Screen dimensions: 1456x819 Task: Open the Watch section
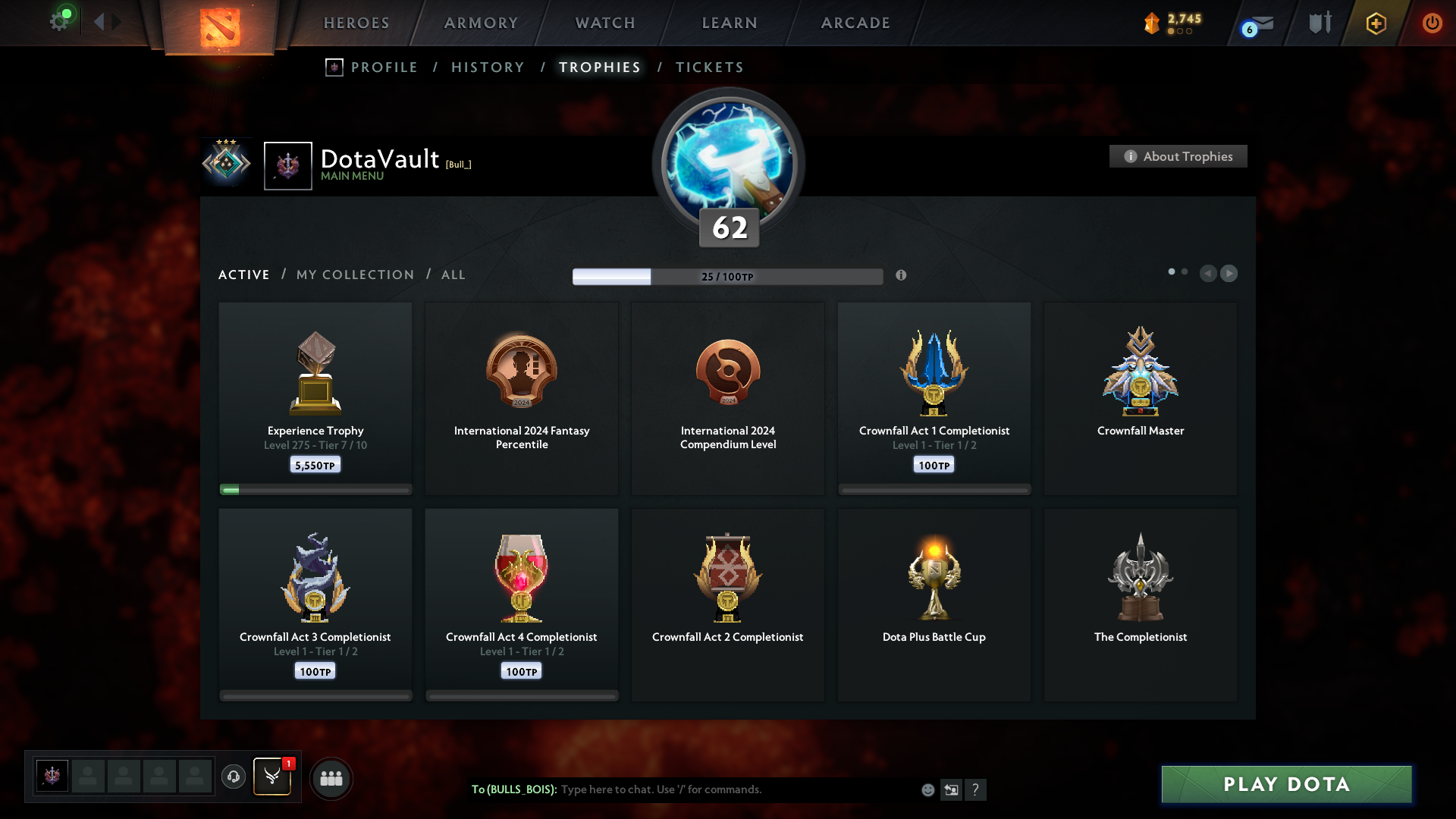605,23
